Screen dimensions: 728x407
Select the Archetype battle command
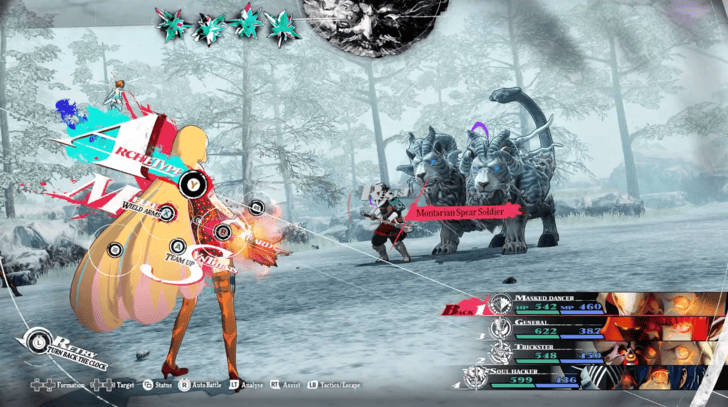[x=197, y=182]
